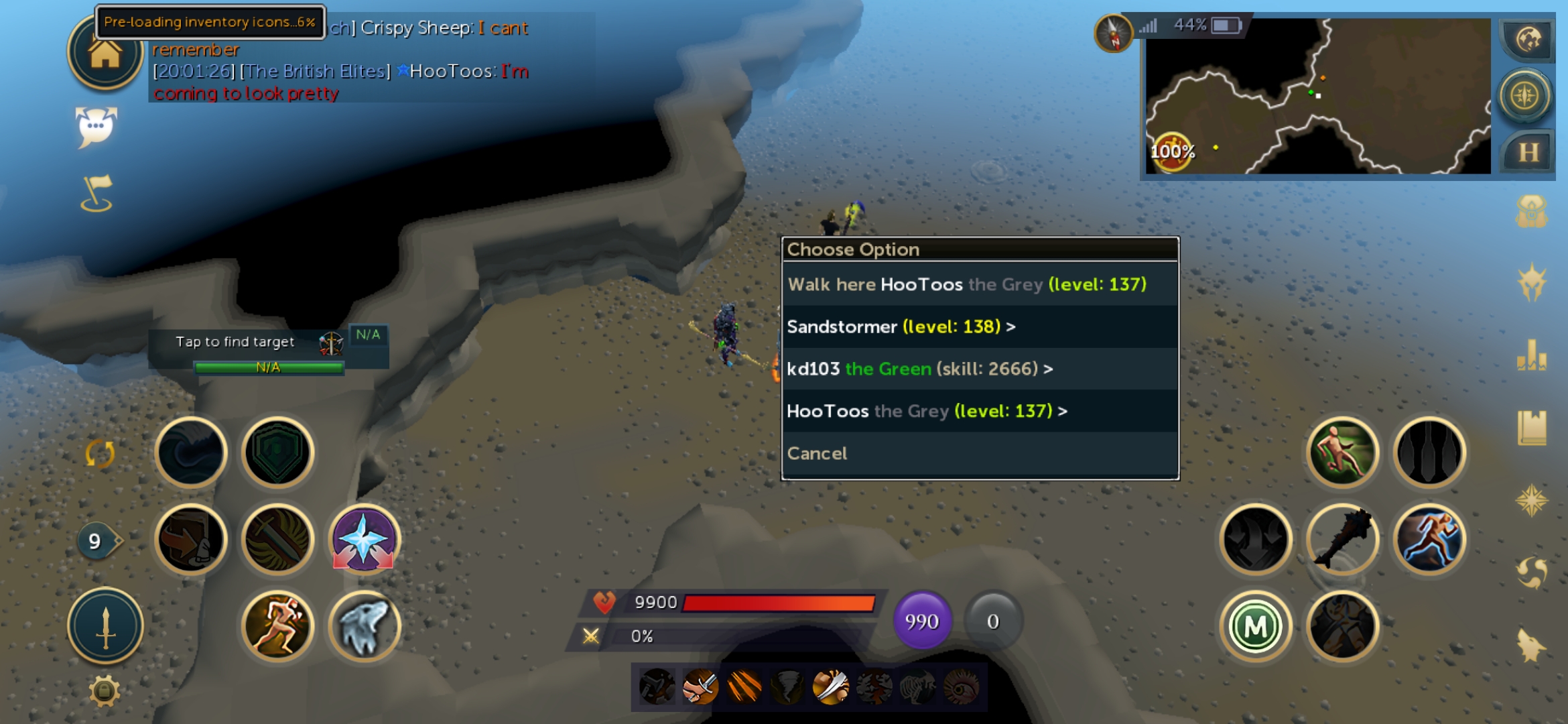Select the Sandstormer (level: 138) option
The image size is (1568, 724).
coord(901,326)
